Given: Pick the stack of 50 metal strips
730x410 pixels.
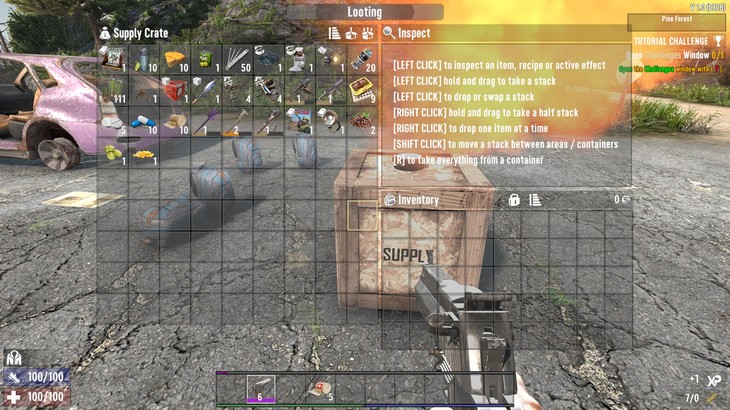Looking at the screenshot, I should tap(236, 59).
